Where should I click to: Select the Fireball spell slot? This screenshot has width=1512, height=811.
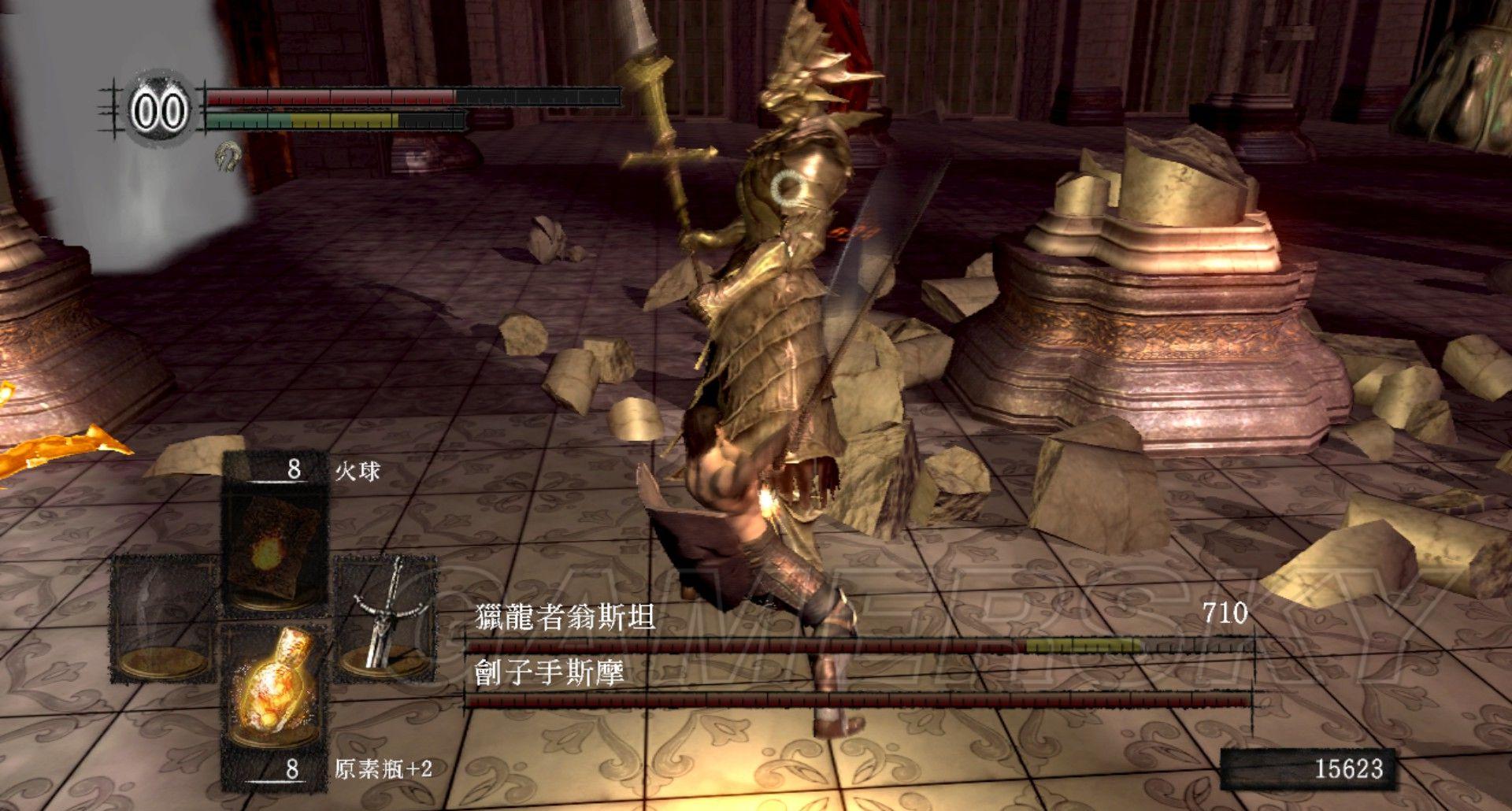273,543
